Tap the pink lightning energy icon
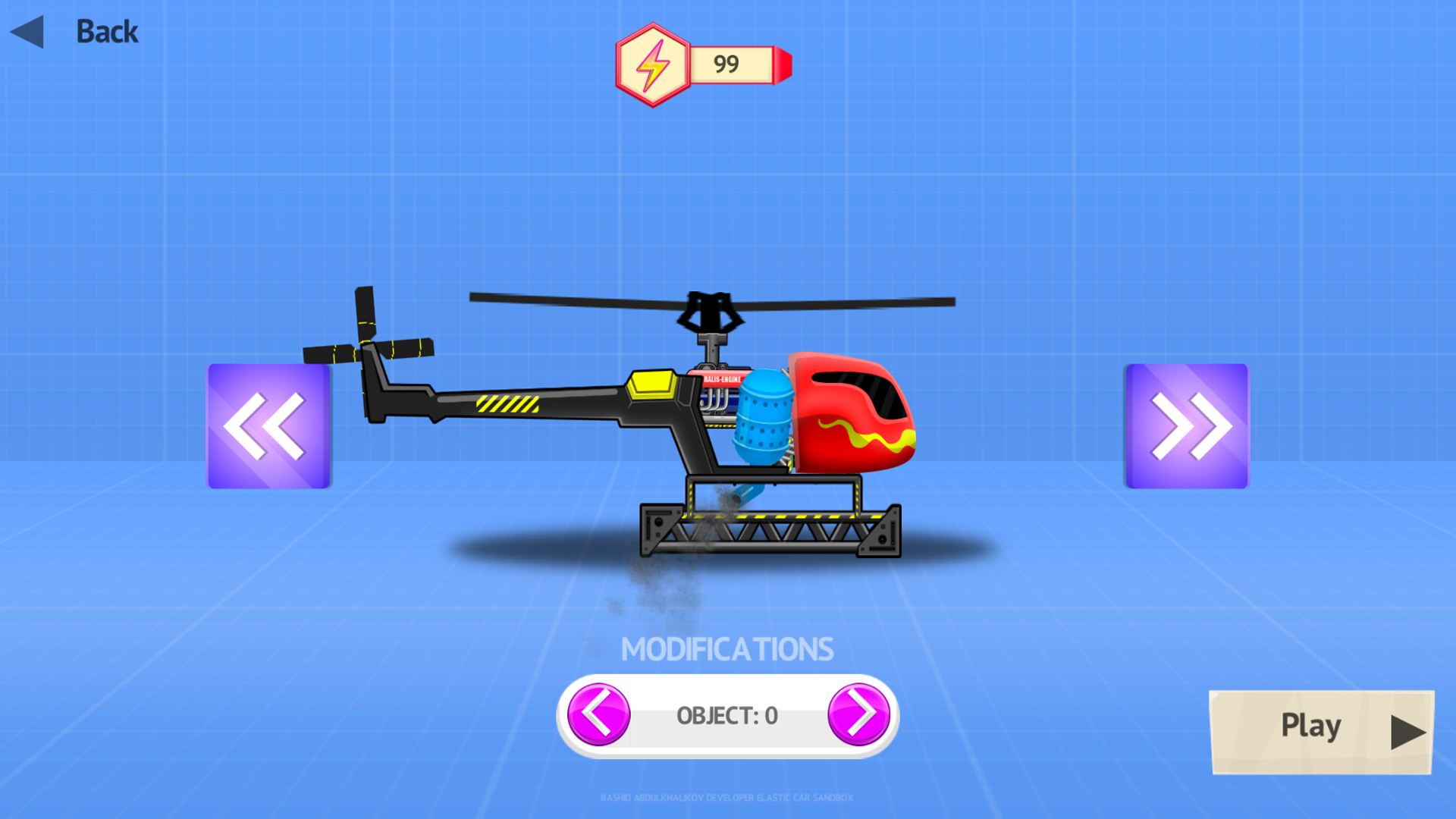The height and width of the screenshot is (819, 1456). point(652,64)
